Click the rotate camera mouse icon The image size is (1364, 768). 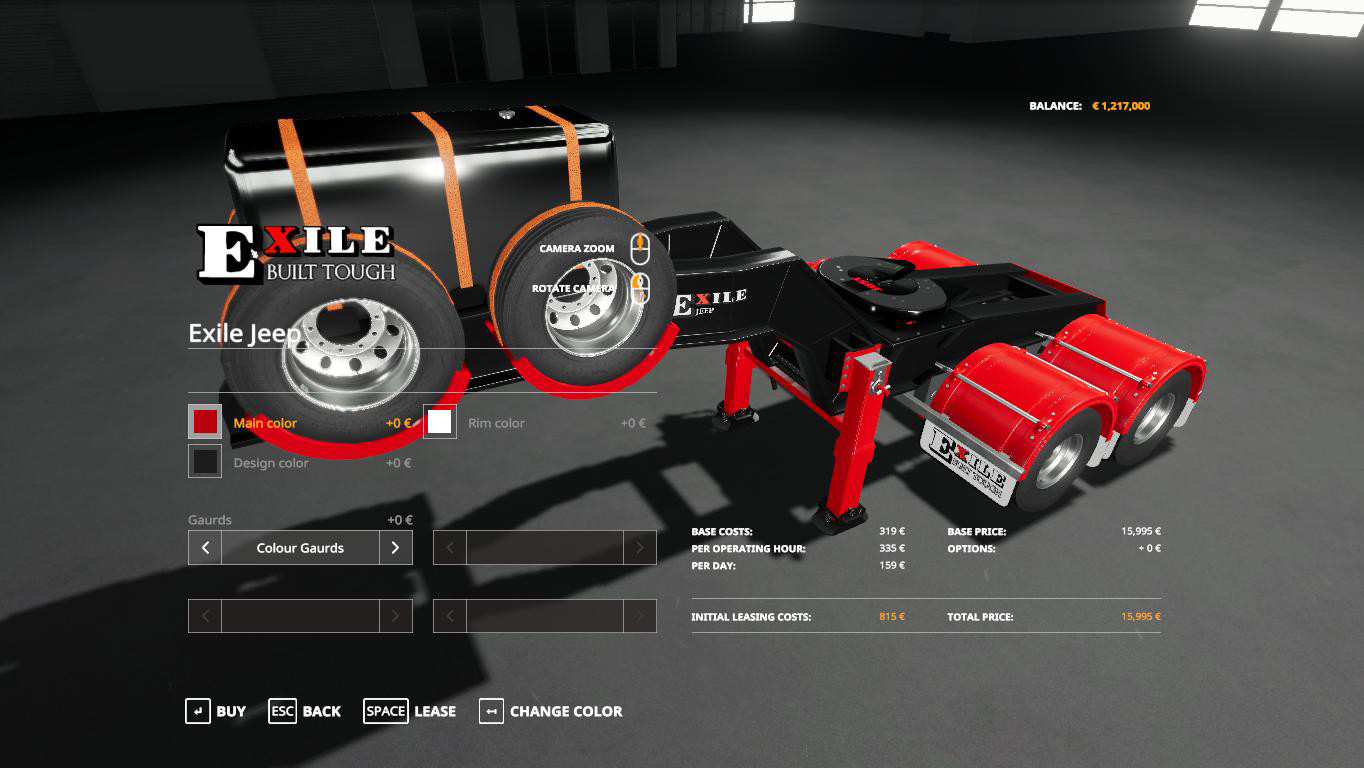coord(639,288)
